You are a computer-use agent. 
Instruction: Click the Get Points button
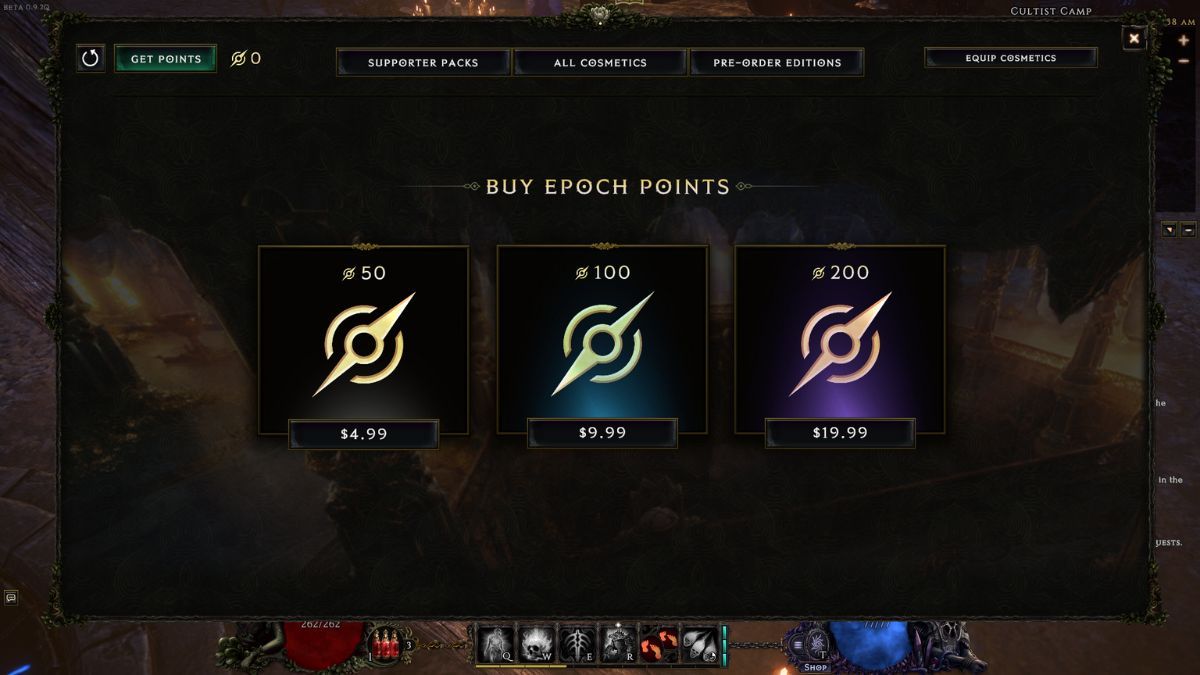[165, 59]
